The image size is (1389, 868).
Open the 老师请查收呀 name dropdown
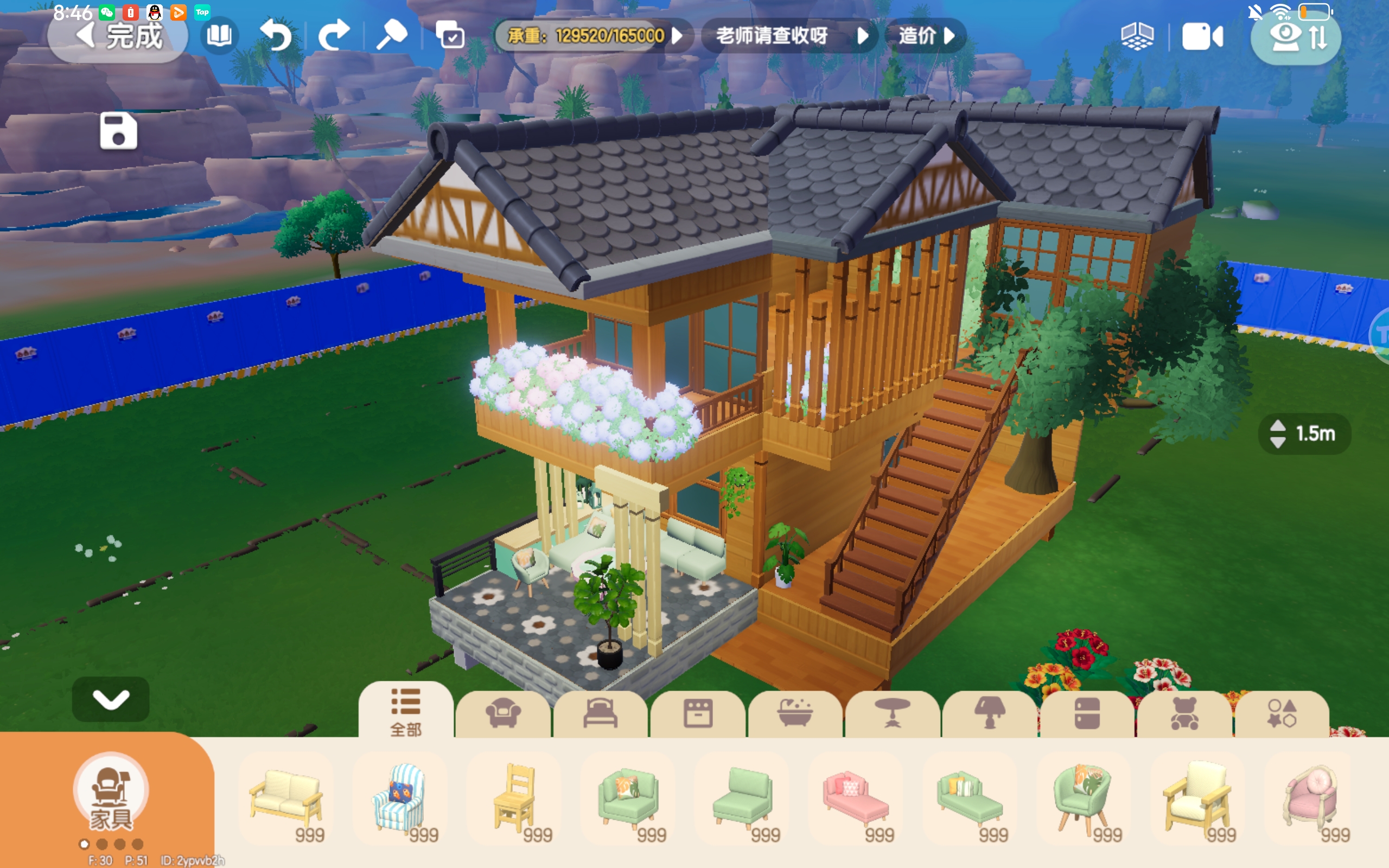(x=790, y=37)
